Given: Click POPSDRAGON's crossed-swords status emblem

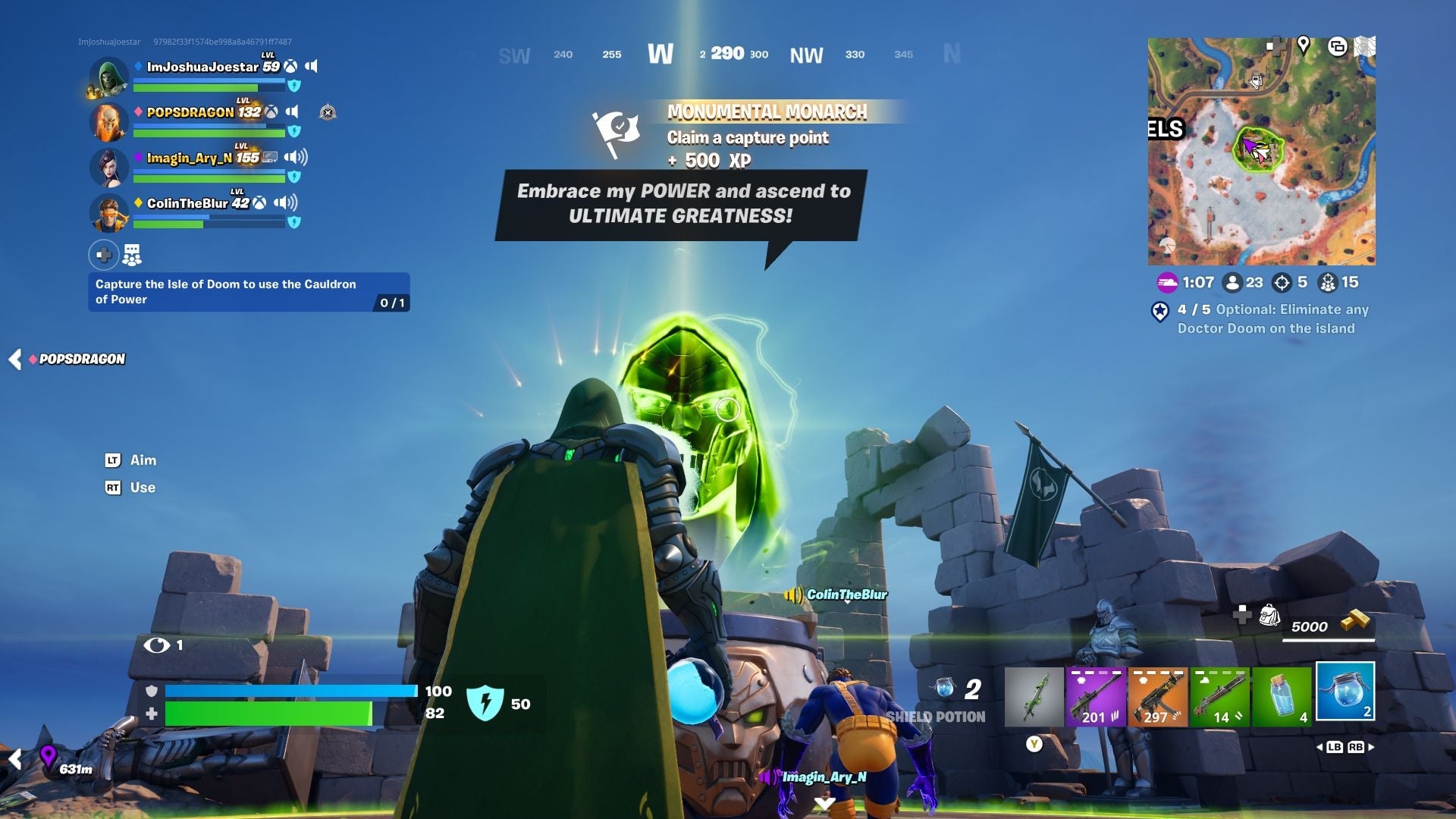Looking at the screenshot, I should point(328,113).
